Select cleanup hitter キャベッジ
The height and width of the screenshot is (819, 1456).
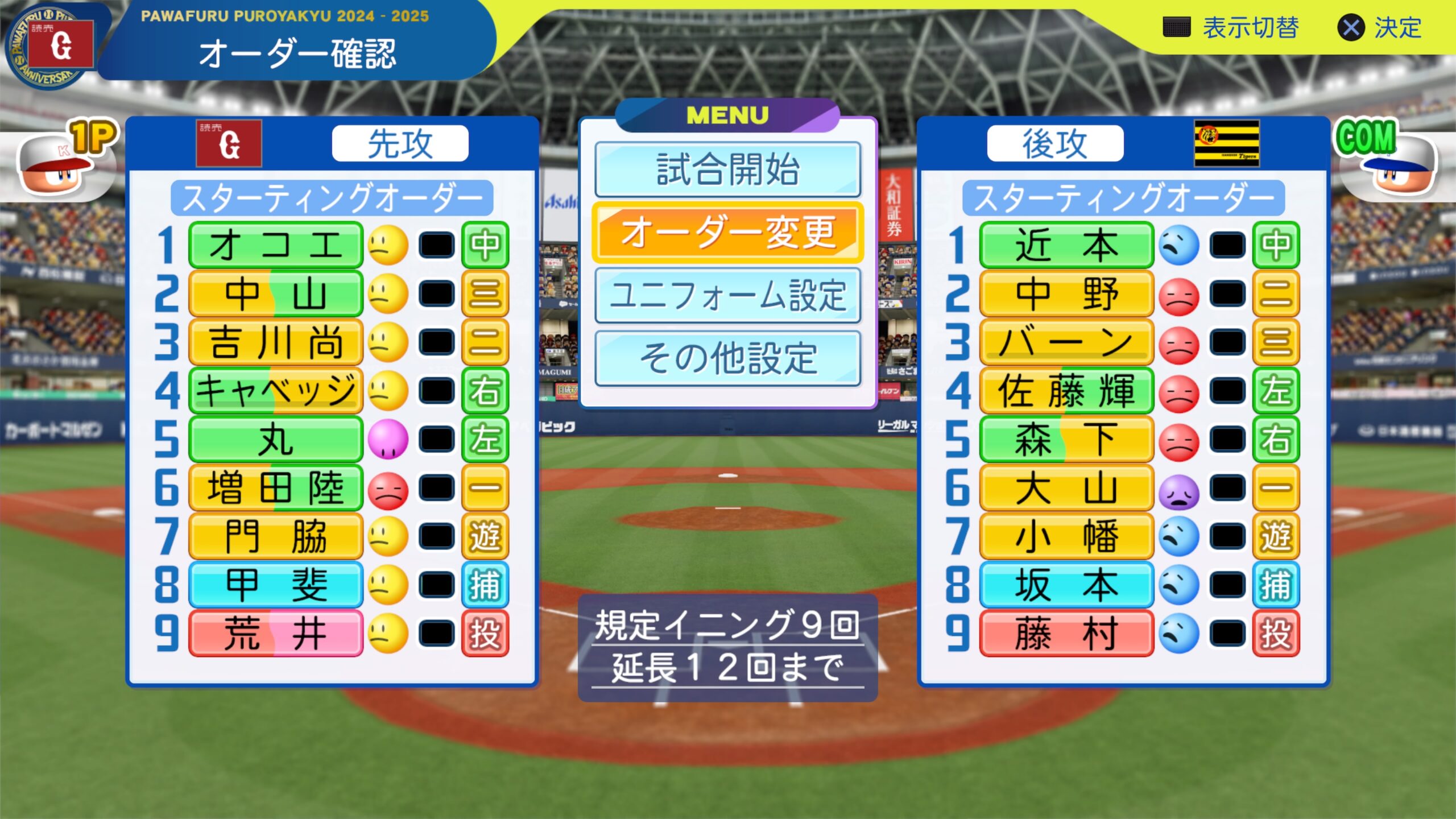pyautogui.click(x=275, y=391)
